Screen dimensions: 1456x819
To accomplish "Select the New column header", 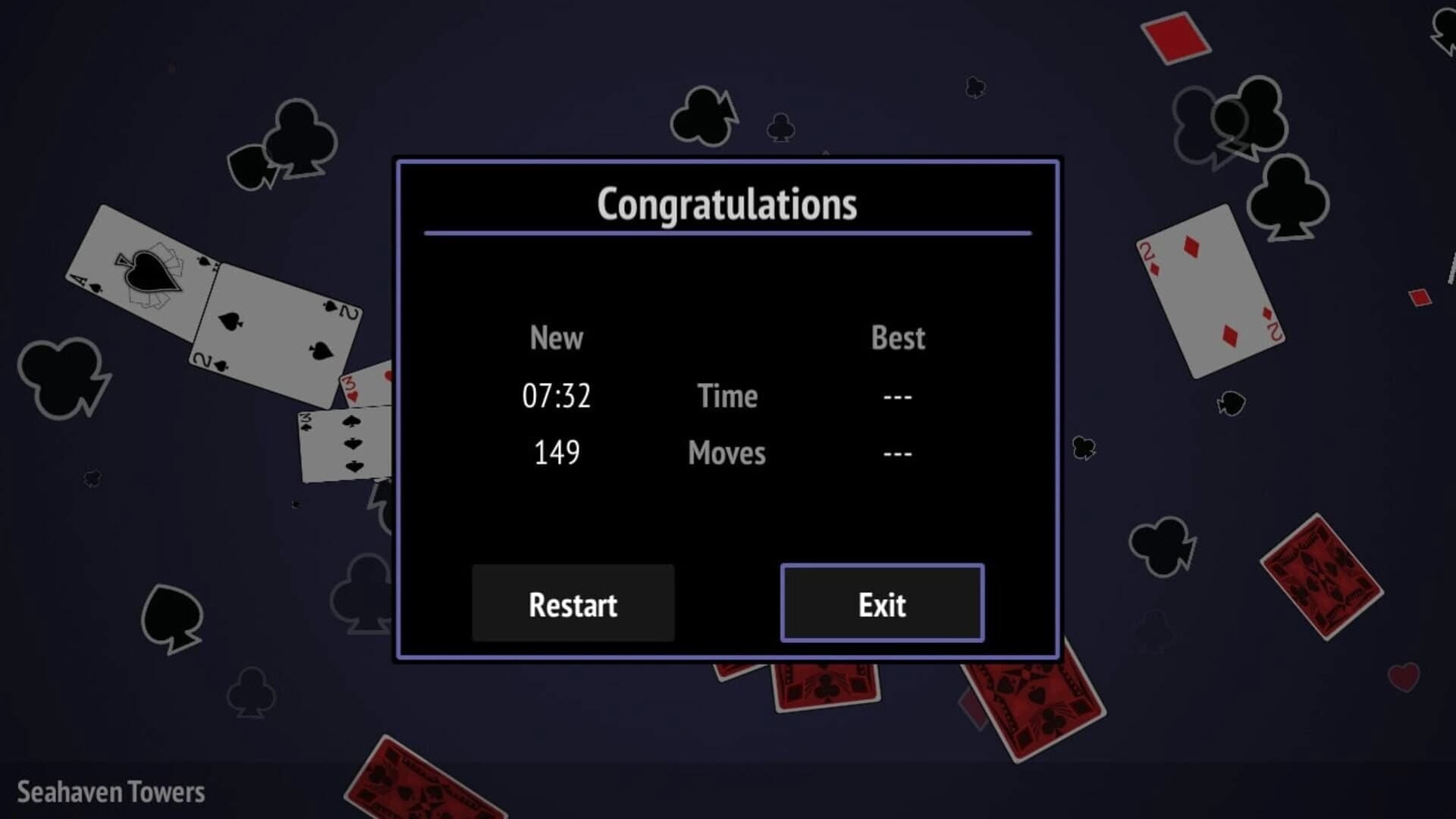I will coord(556,339).
